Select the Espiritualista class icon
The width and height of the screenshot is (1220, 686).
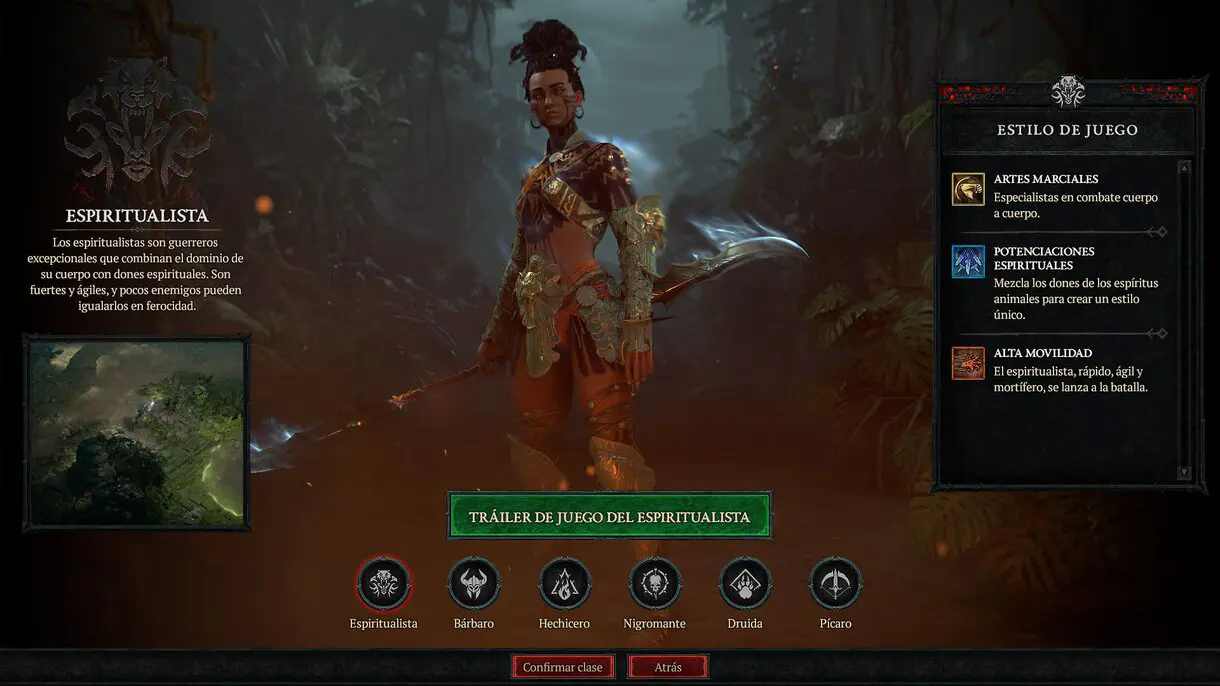coord(384,583)
